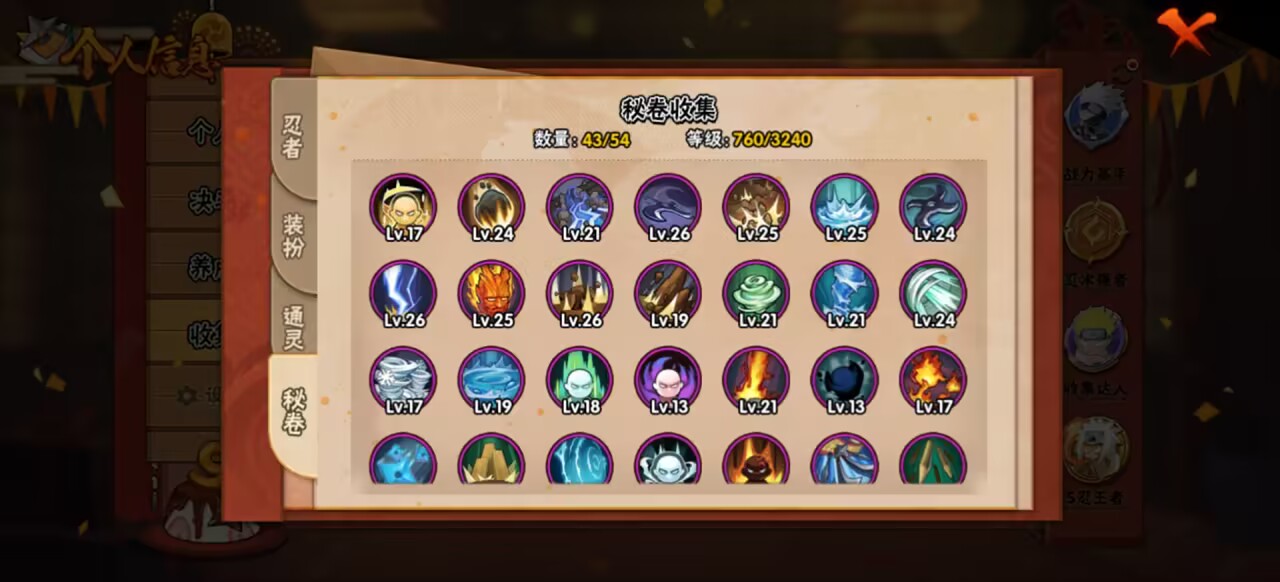Close the panel with the orange X
The width and height of the screenshot is (1280, 582).
coord(1186,31)
